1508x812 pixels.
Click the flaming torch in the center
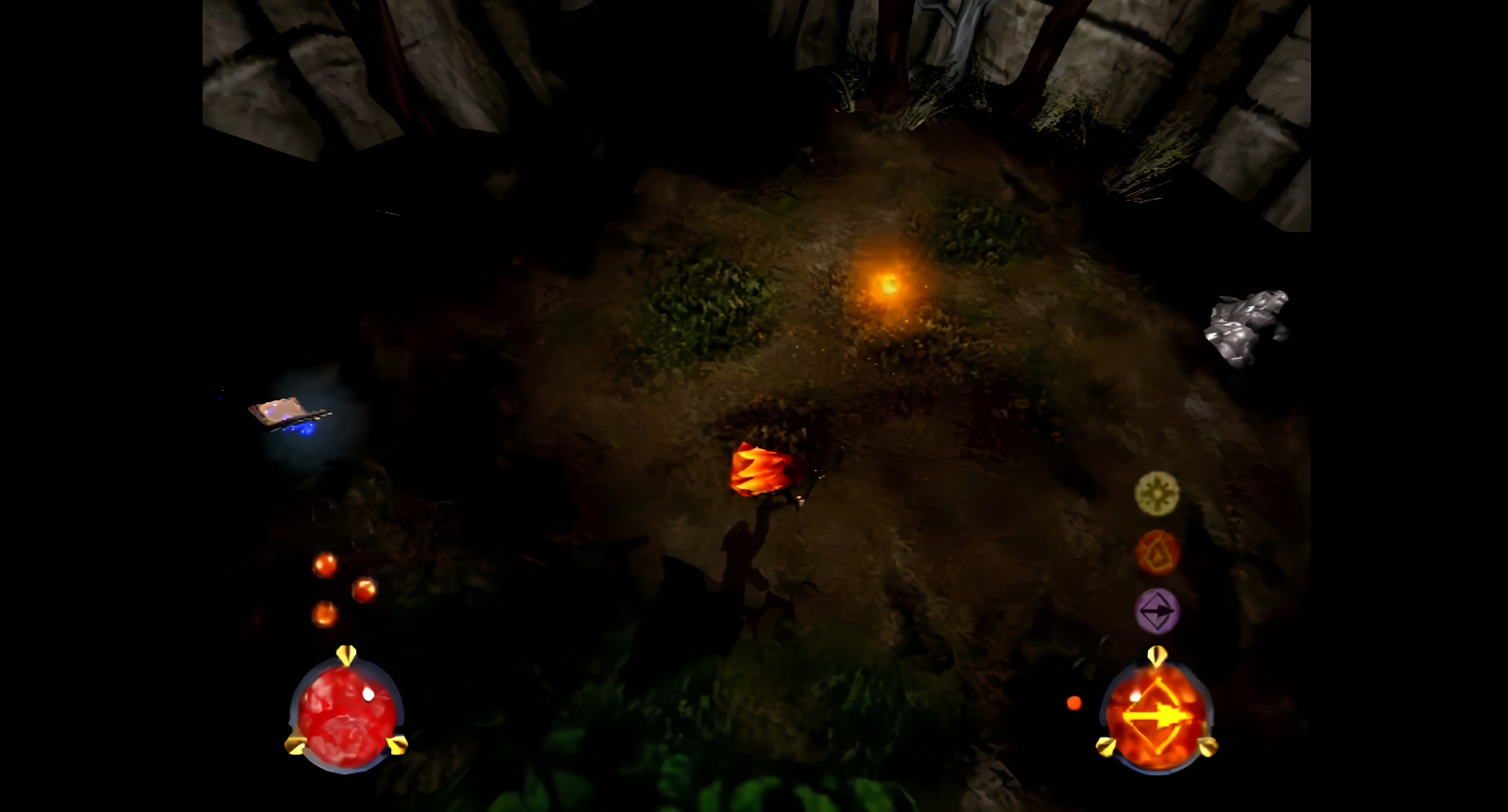(760, 469)
